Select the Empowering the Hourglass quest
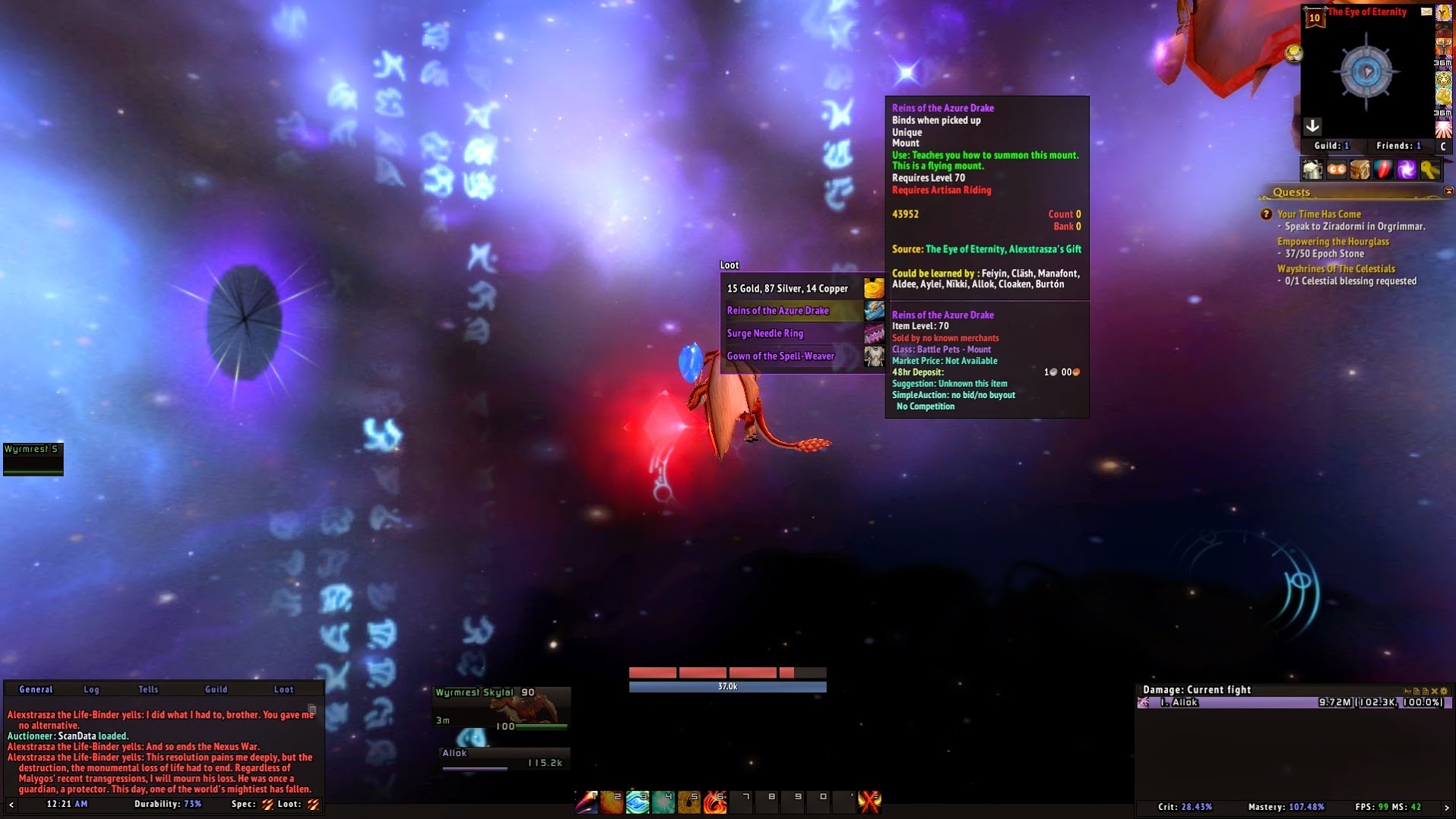Viewport: 1456px width, 819px height. (x=1333, y=242)
